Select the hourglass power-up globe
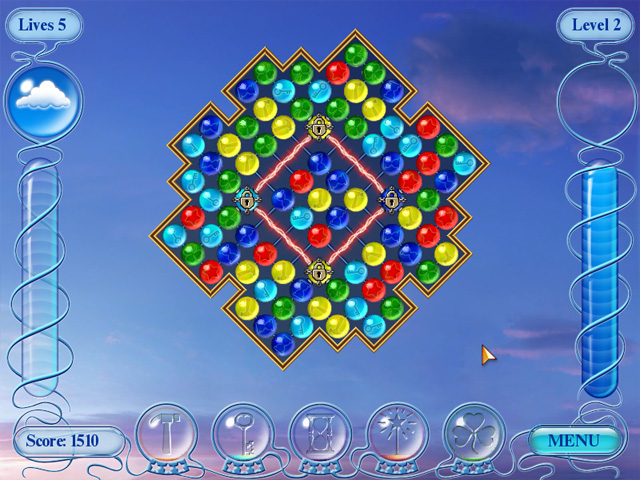Viewport: 640px width, 480px height. [320, 434]
